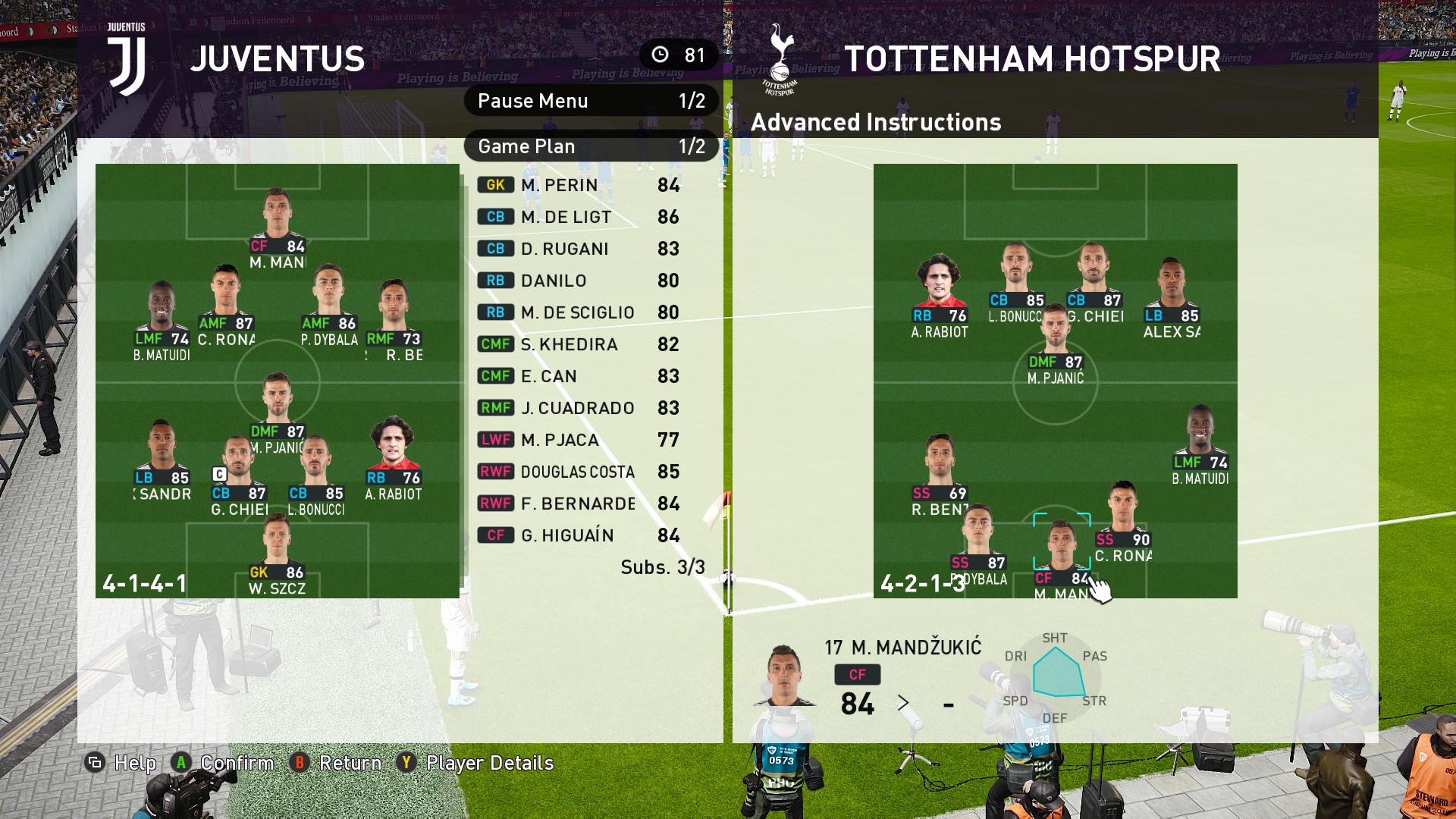Screen dimensions: 1456x819
Task: Select S. Khedira substitute row
Action: pos(578,344)
